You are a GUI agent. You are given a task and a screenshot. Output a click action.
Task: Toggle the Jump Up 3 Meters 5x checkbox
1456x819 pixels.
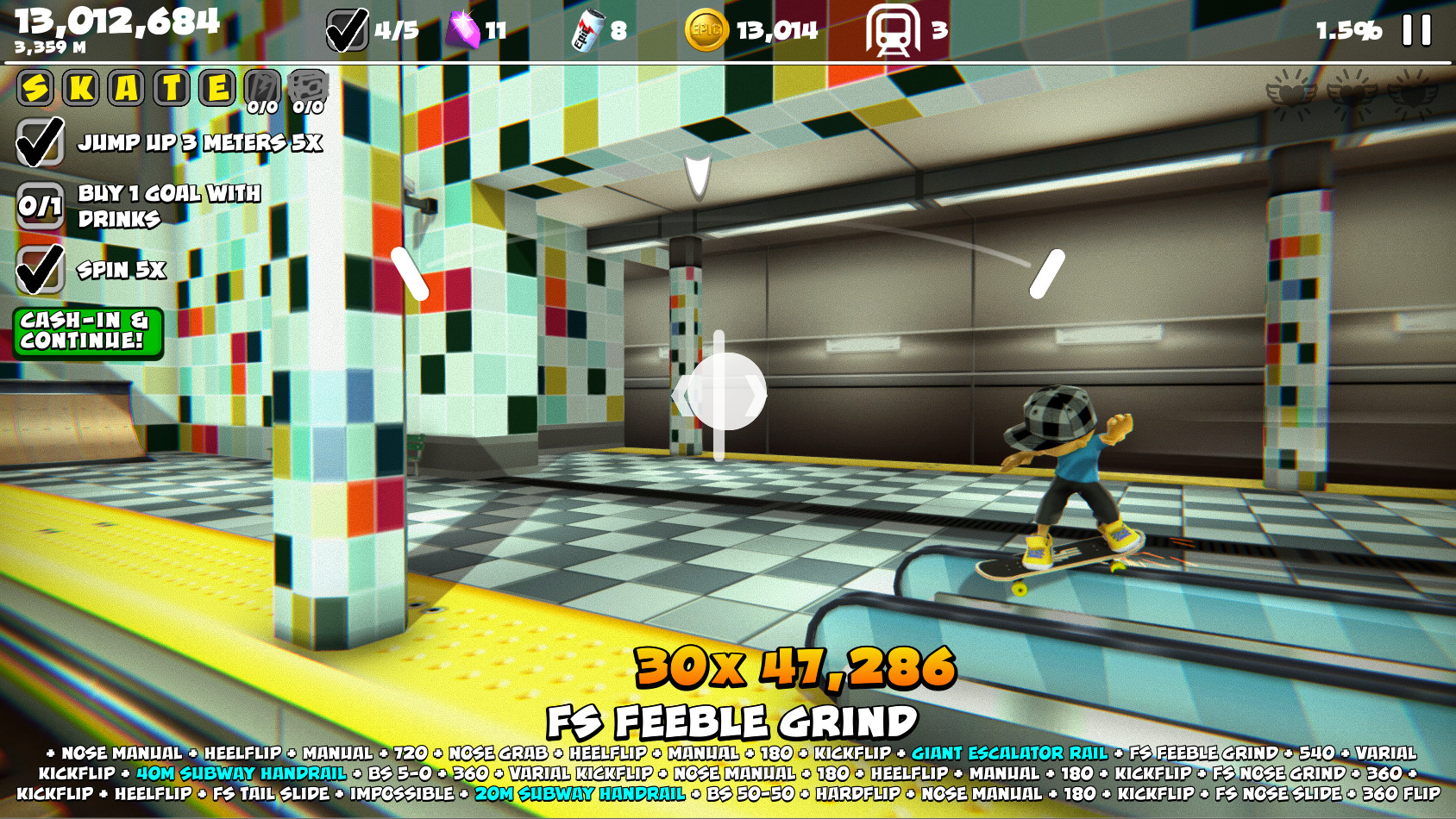(x=42, y=140)
